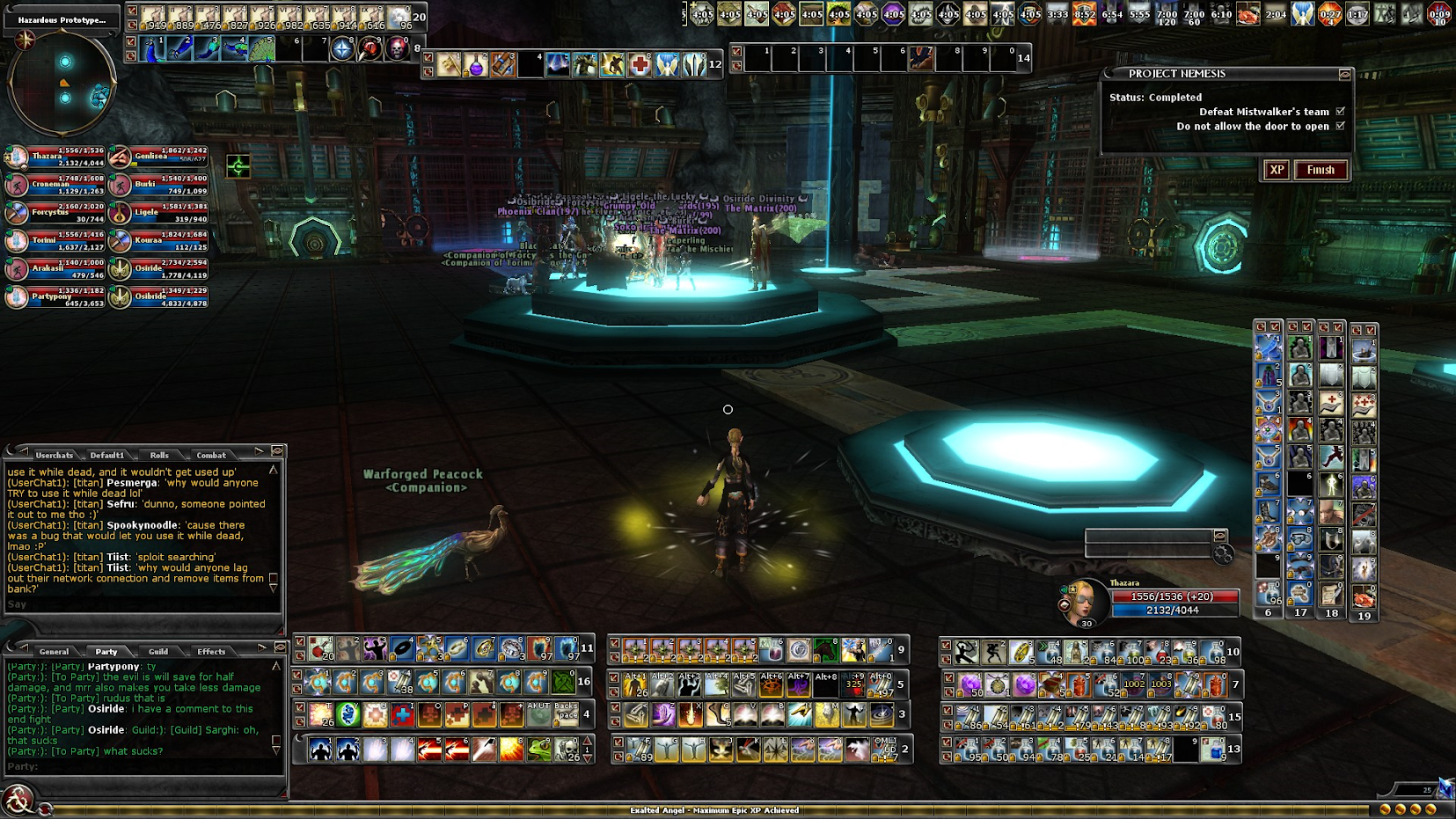Click the Finish button on quest panel

1320,170
